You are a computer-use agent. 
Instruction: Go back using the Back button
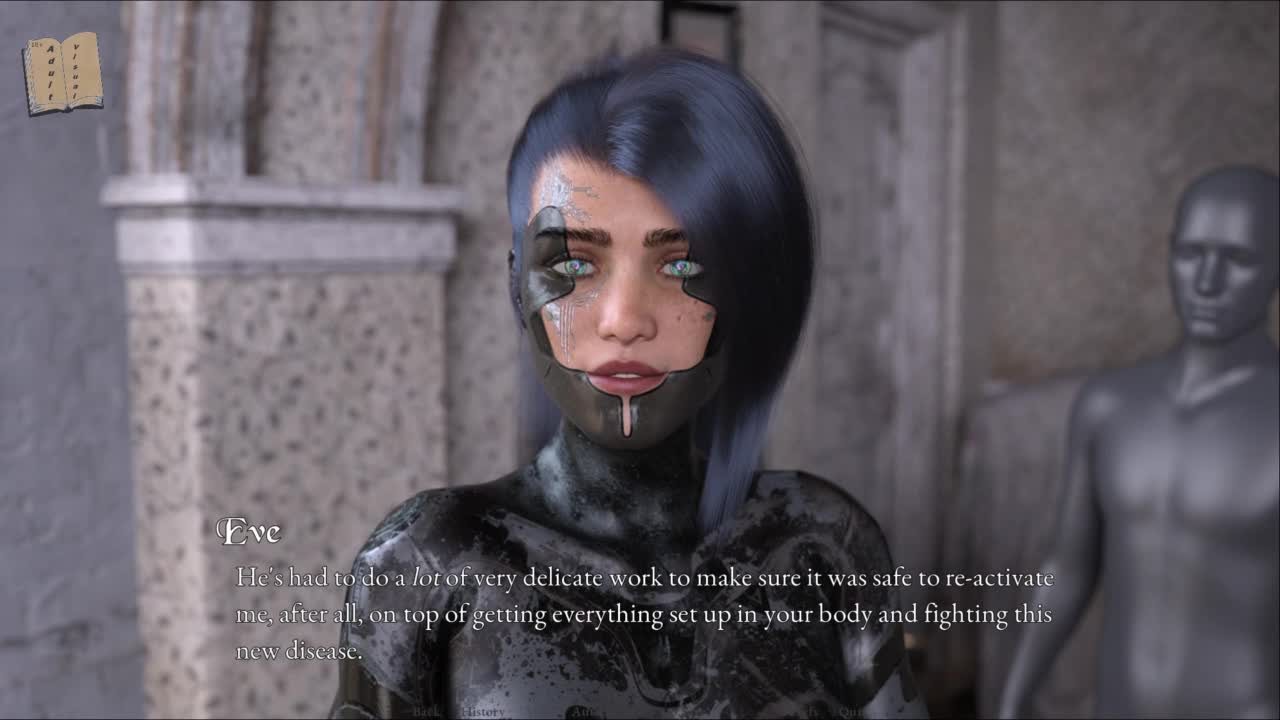pos(425,711)
